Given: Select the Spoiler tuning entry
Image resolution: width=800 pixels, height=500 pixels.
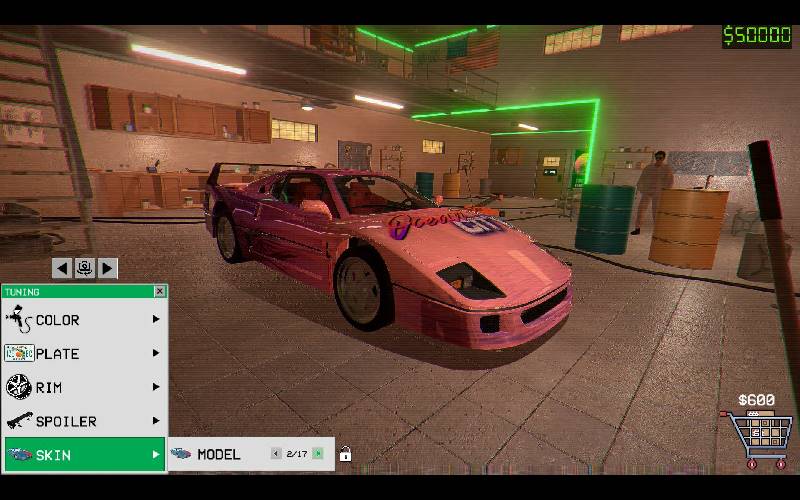Looking at the screenshot, I should [x=84, y=421].
